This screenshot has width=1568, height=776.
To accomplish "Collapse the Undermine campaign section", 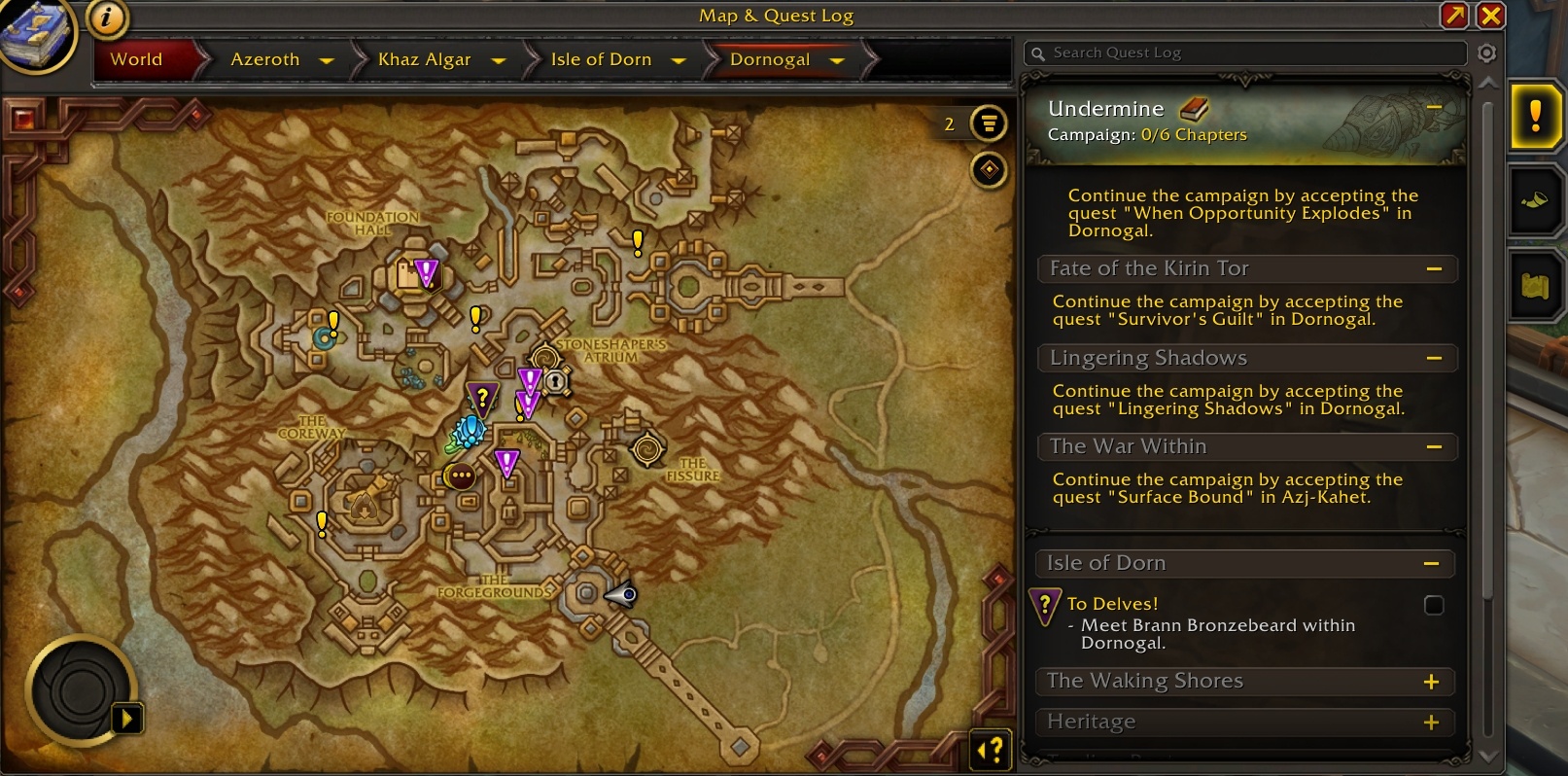I will tap(1436, 108).
